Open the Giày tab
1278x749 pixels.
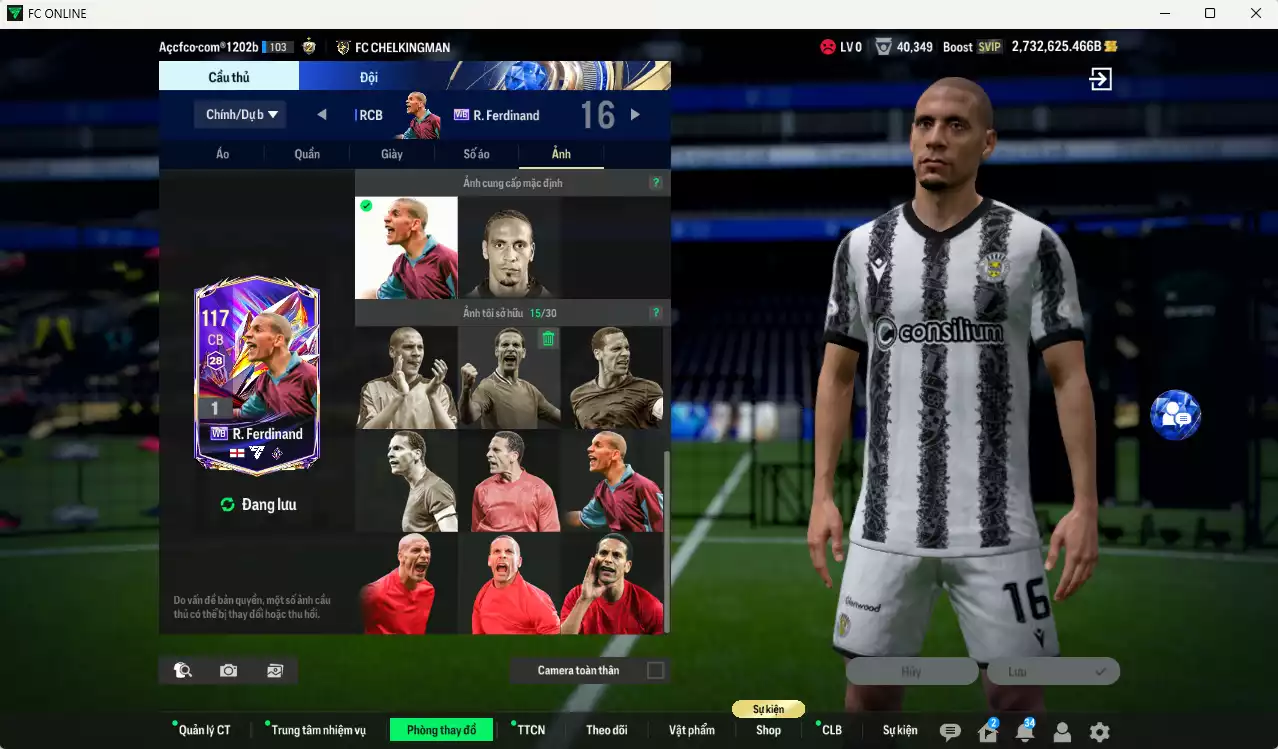point(391,154)
